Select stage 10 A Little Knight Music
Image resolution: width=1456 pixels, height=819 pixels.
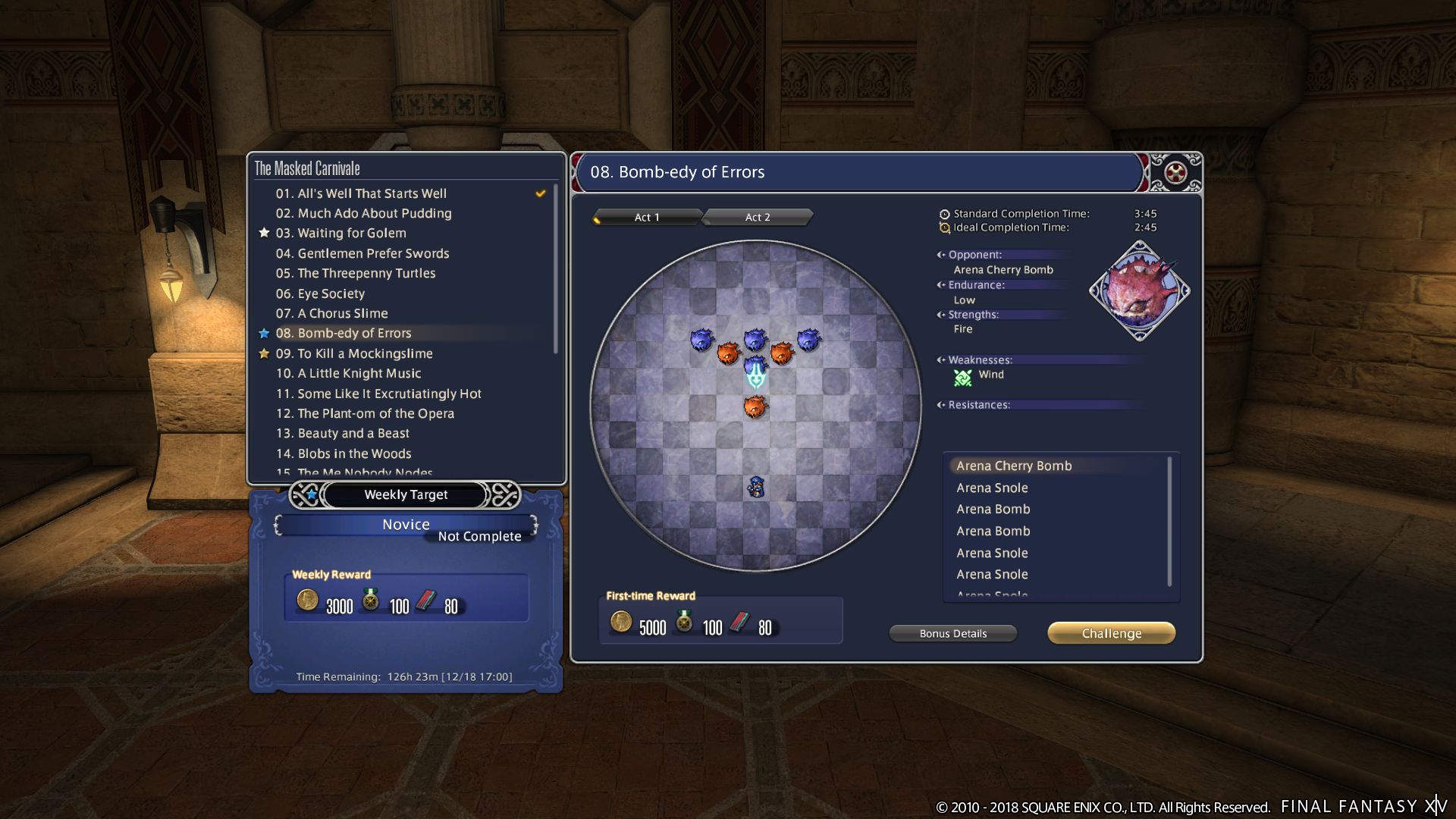(x=348, y=373)
